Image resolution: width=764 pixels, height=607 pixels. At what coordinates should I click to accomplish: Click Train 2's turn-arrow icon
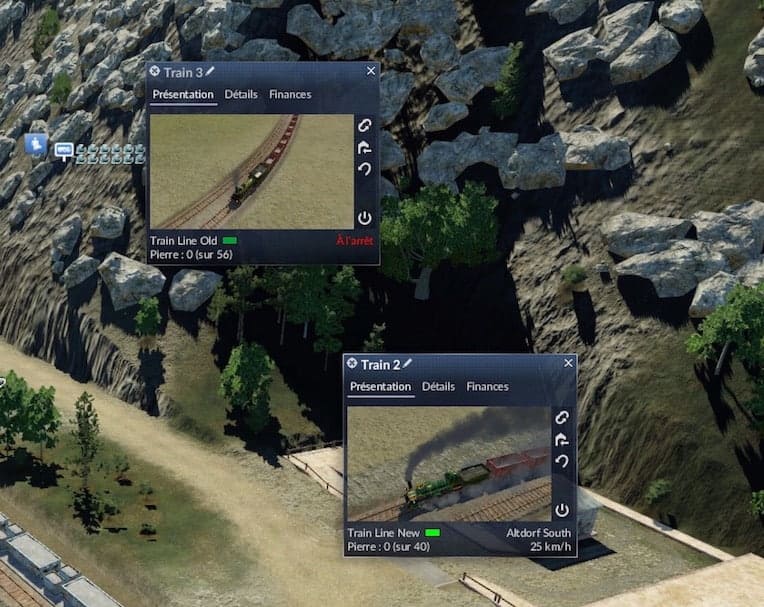click(x=562, y=439)
